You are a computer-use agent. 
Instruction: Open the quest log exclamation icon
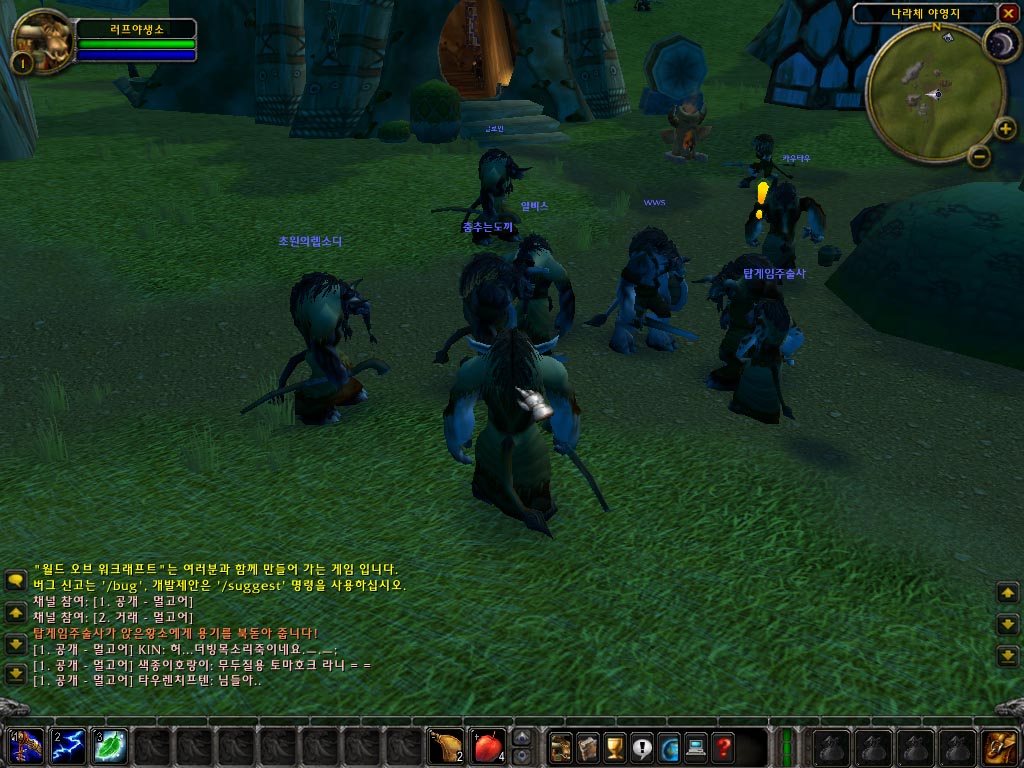(x=642, y=747)
